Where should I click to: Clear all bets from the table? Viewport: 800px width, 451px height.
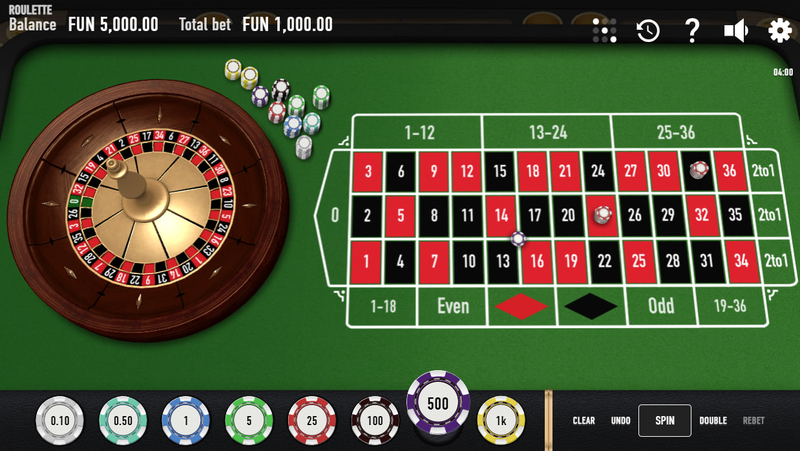point(584,421)
